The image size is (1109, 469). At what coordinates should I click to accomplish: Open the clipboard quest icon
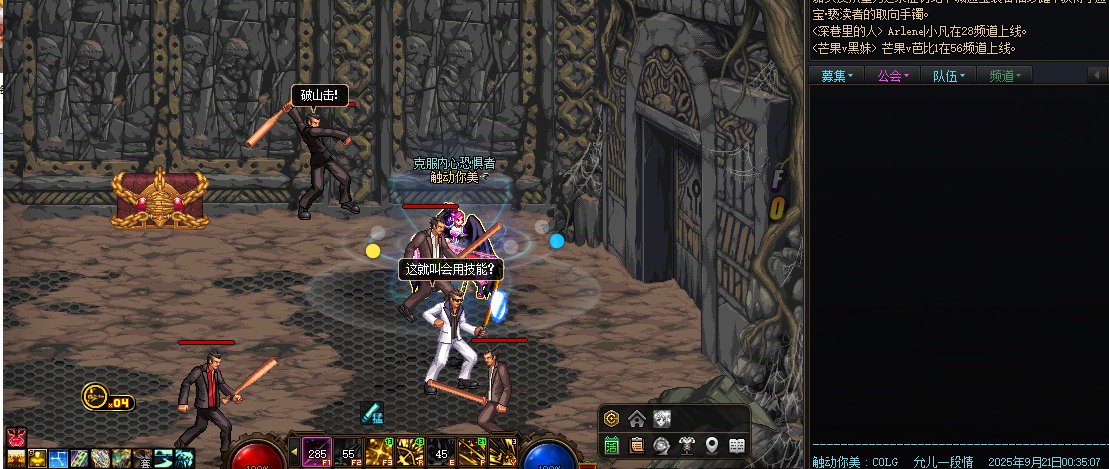[637, 445]
